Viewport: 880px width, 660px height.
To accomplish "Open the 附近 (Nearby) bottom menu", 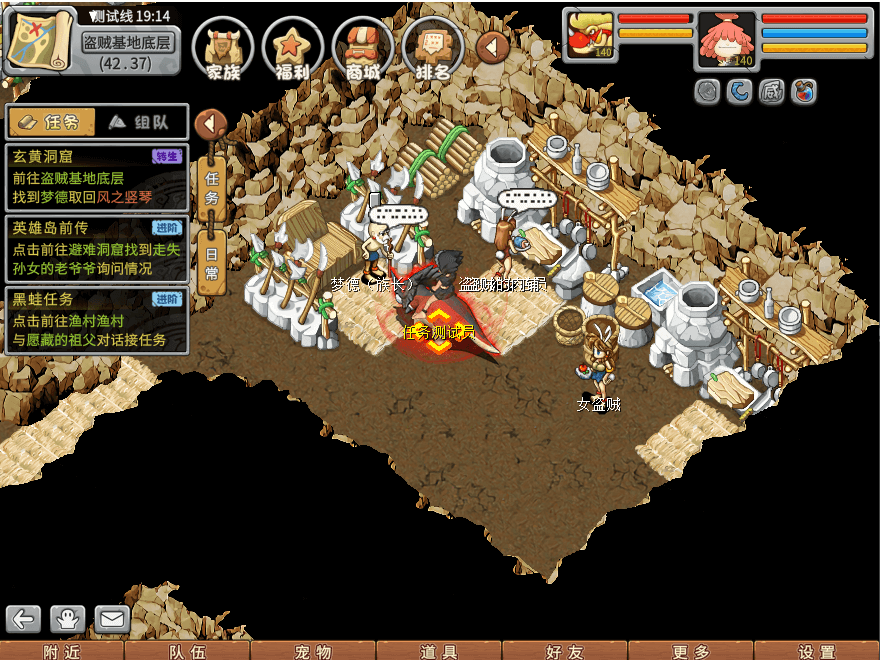I will [x=62, y=651].
